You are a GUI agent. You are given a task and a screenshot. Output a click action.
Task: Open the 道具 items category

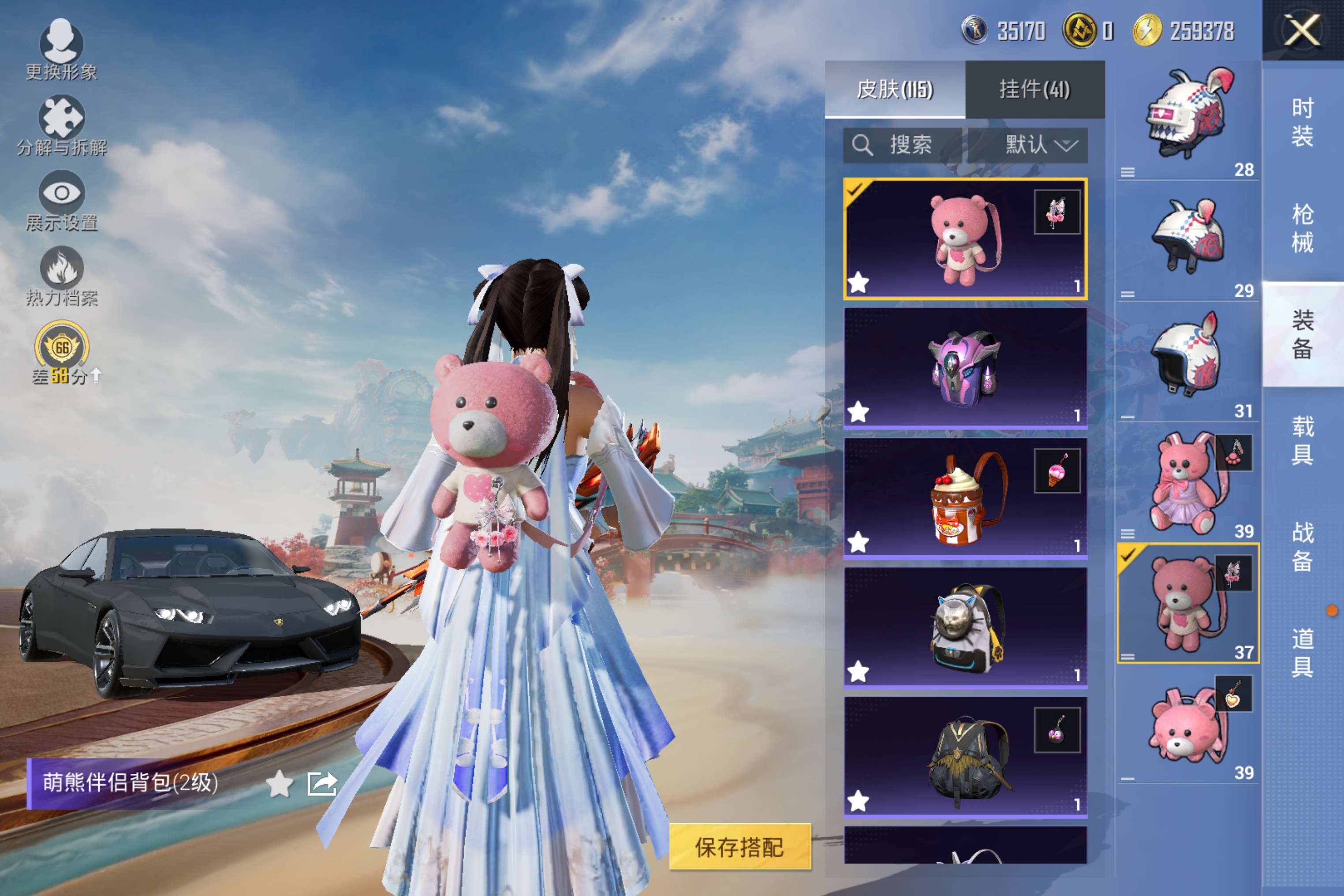(1302, 653)
